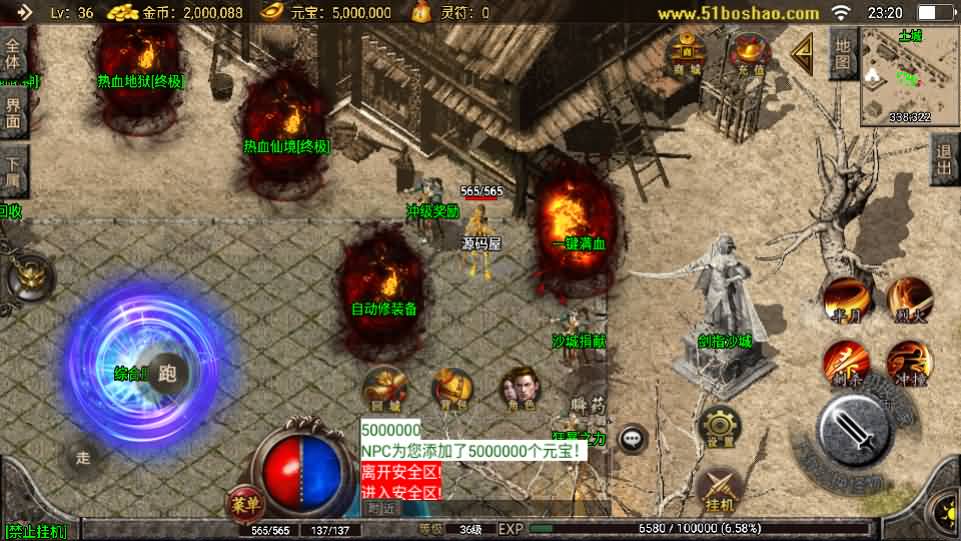
Task: Use the 冲撞 charge skill
Action: (x=909, y=361)
